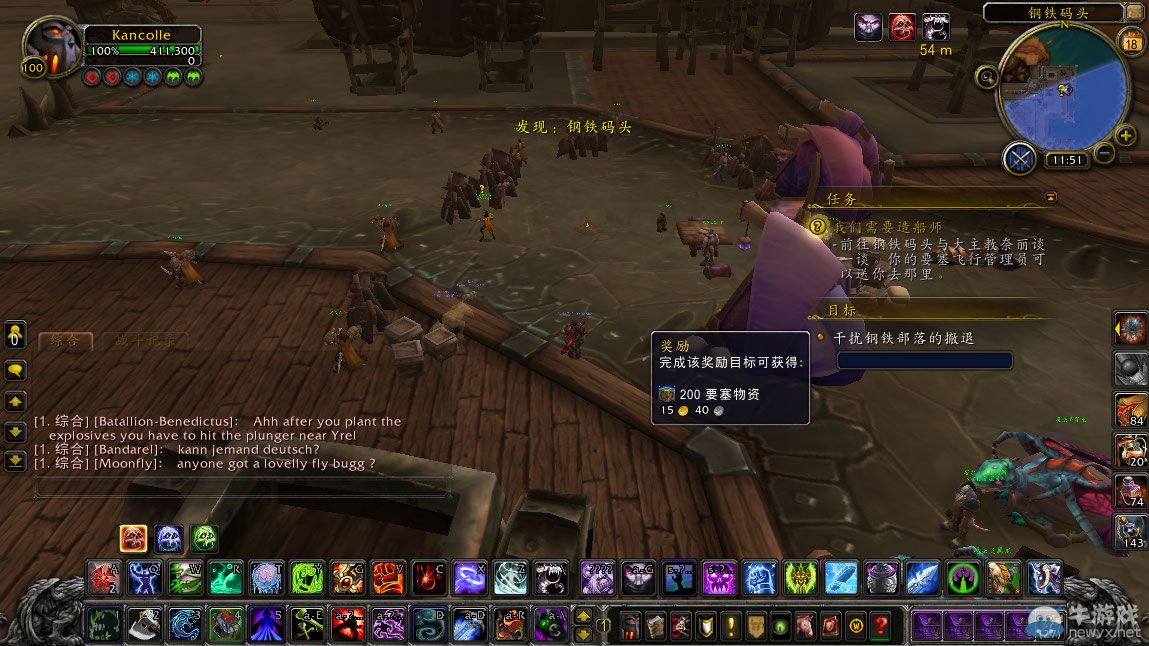Open the bag slot showing count 143

[1131, 530]
